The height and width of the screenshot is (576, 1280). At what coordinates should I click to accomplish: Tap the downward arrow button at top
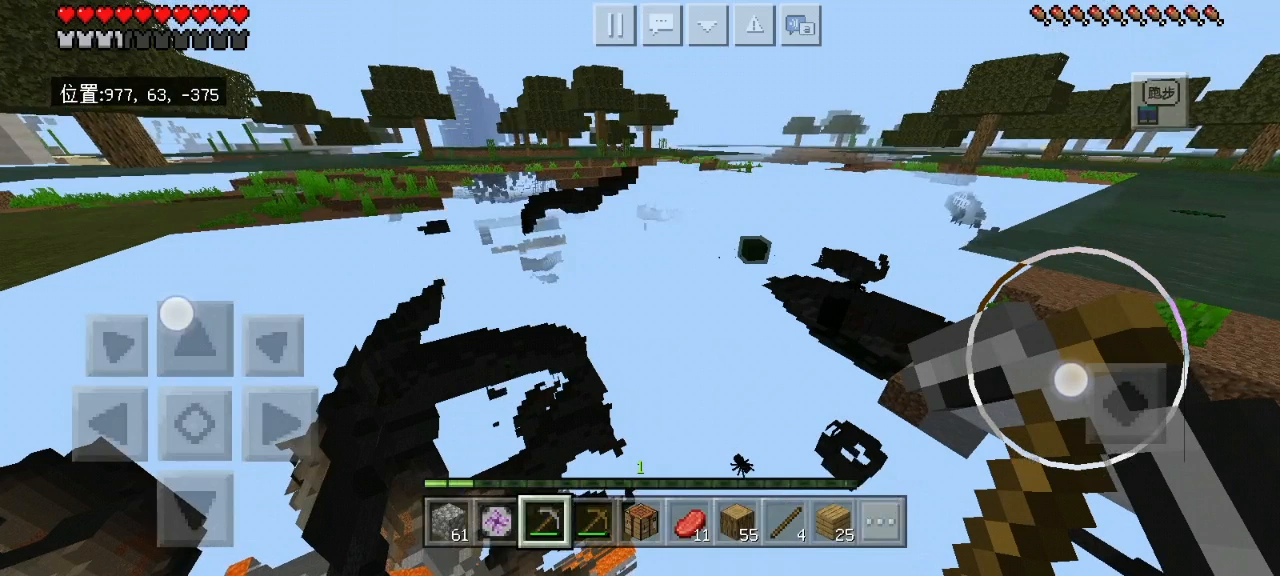tap(708, 25)
